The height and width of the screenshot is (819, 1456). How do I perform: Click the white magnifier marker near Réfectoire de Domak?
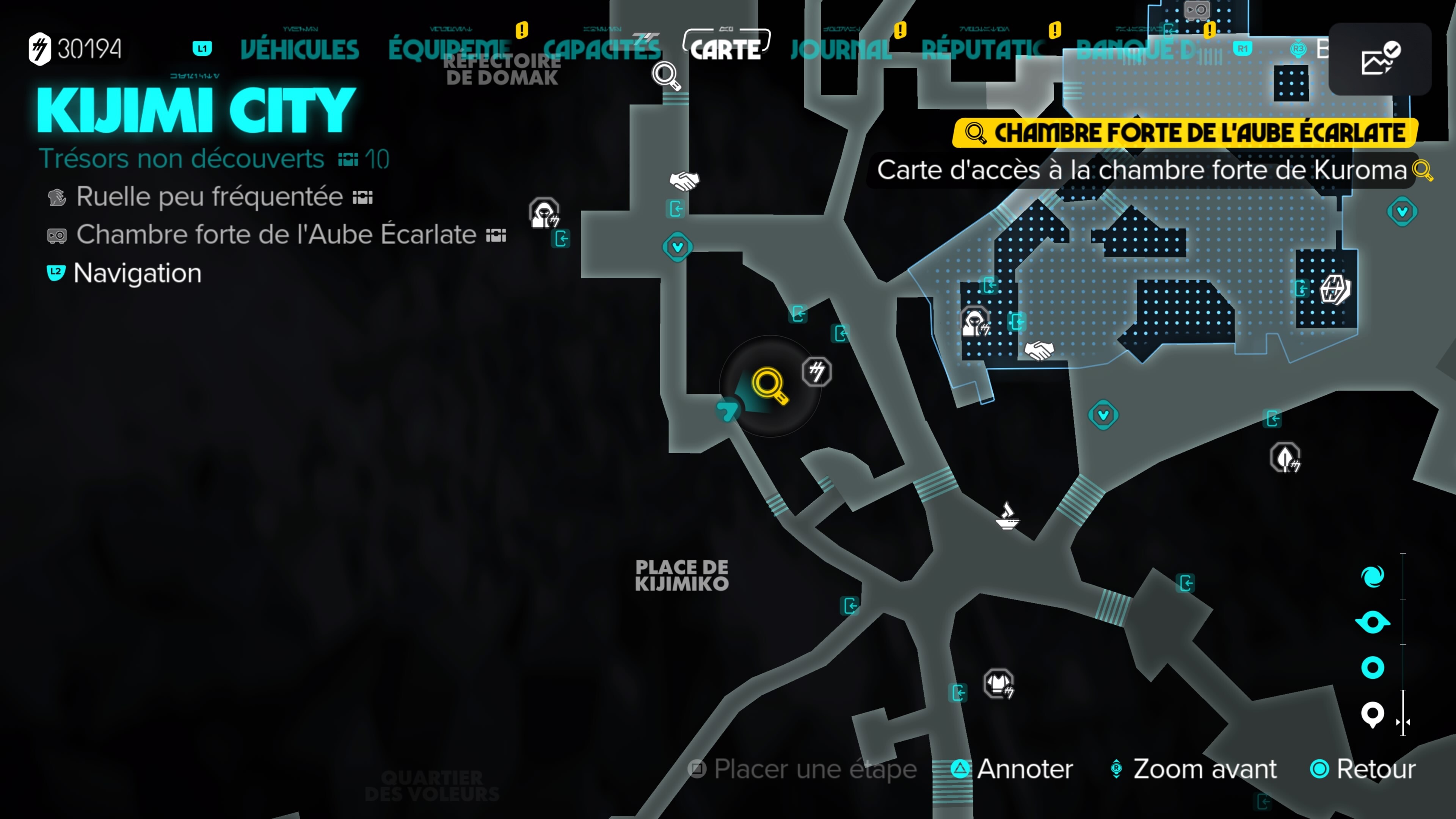pos(666,75)
